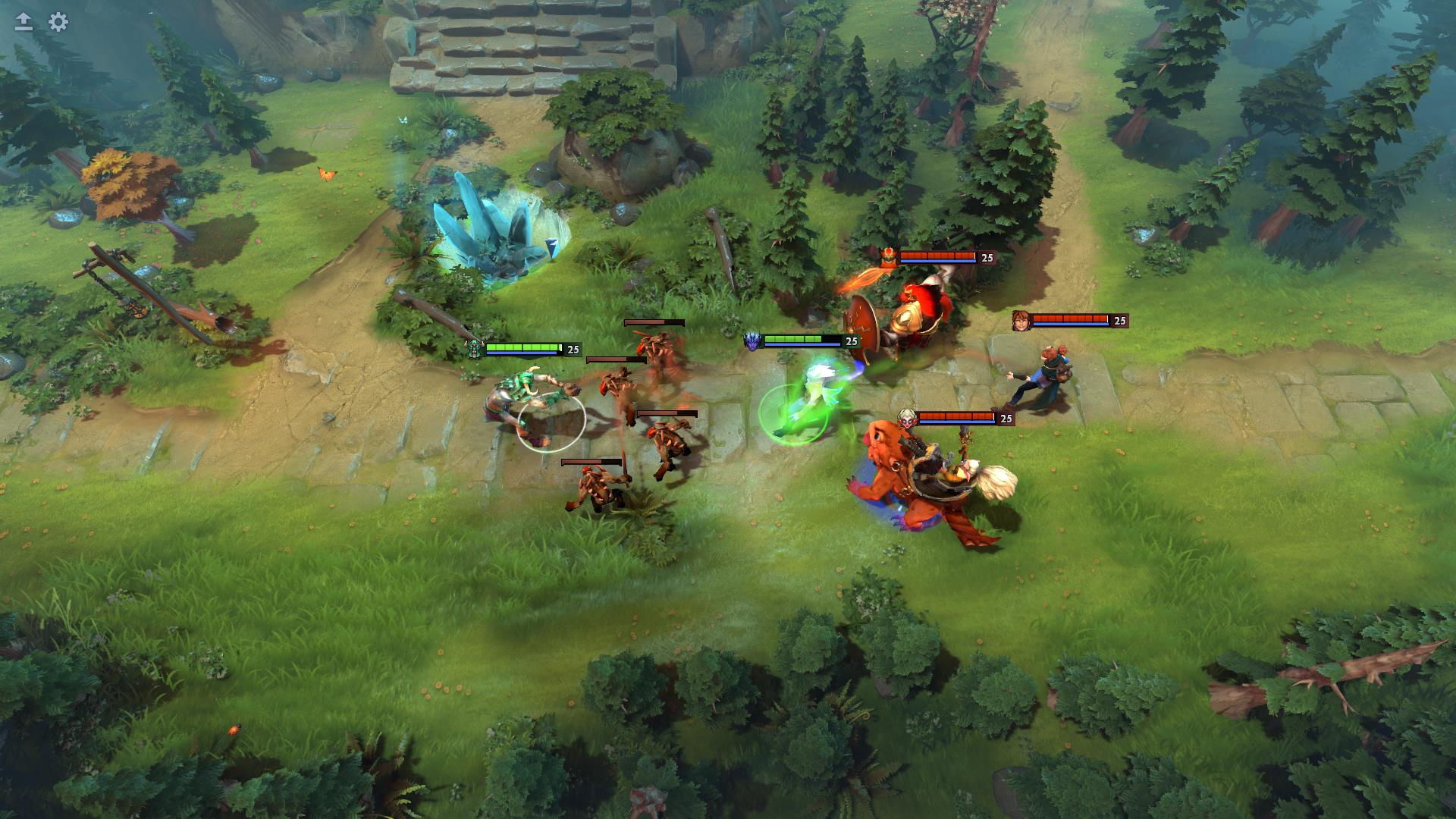
Task: Open the settings gear icon
Action: click(57, 23)
